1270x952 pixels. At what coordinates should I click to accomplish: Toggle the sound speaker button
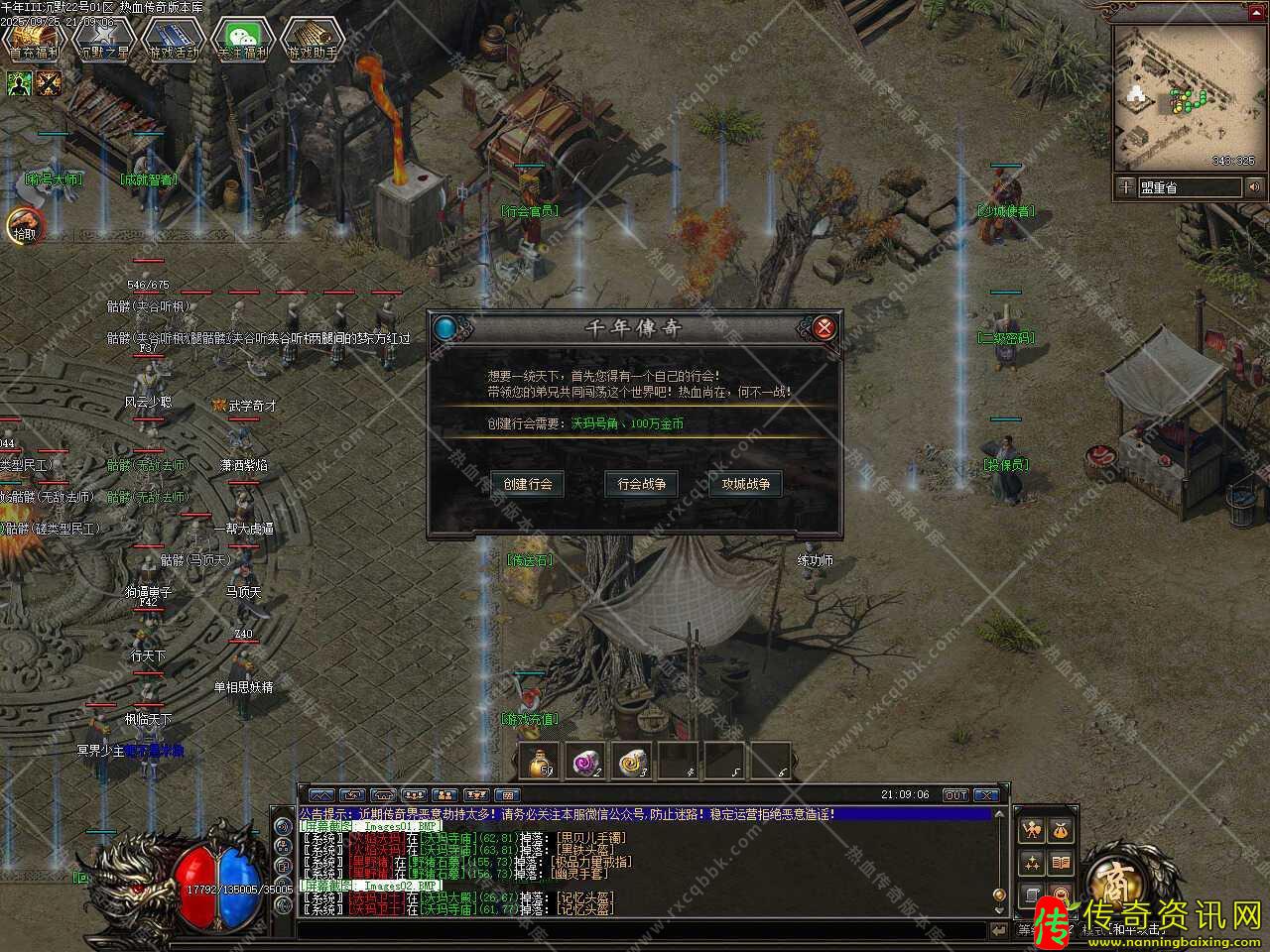(1254, 186)
